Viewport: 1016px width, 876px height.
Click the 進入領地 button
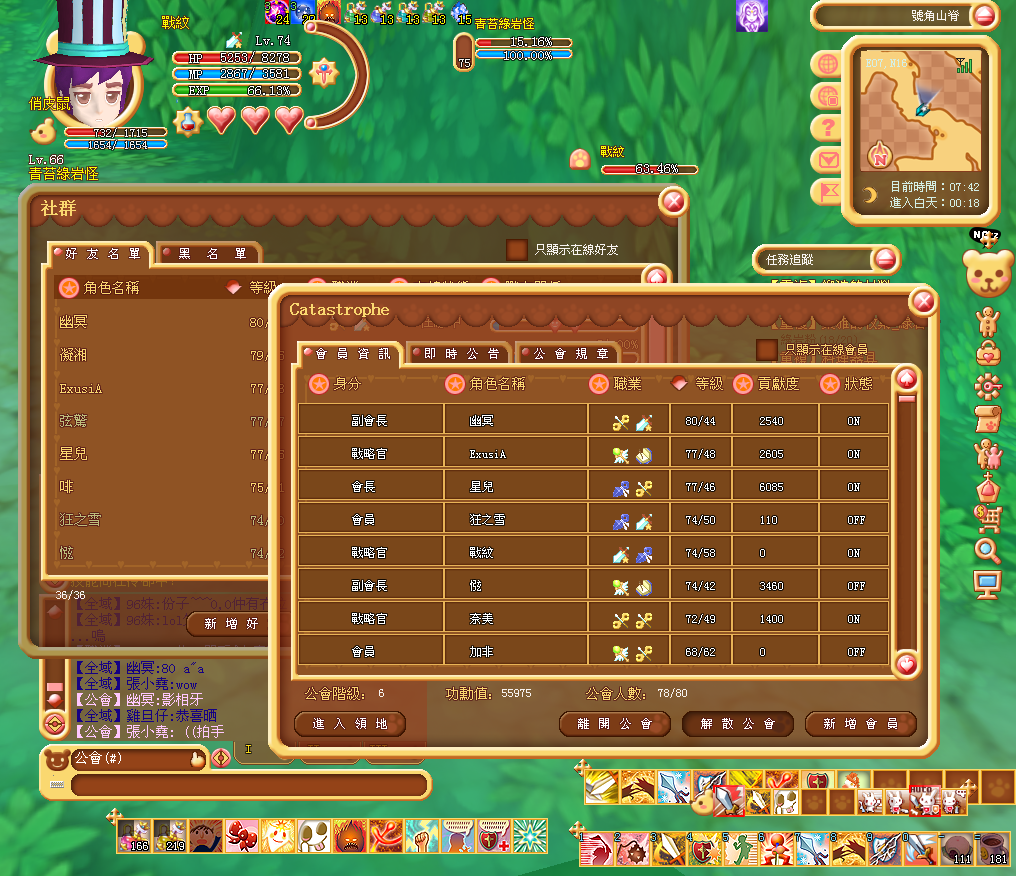350,724
